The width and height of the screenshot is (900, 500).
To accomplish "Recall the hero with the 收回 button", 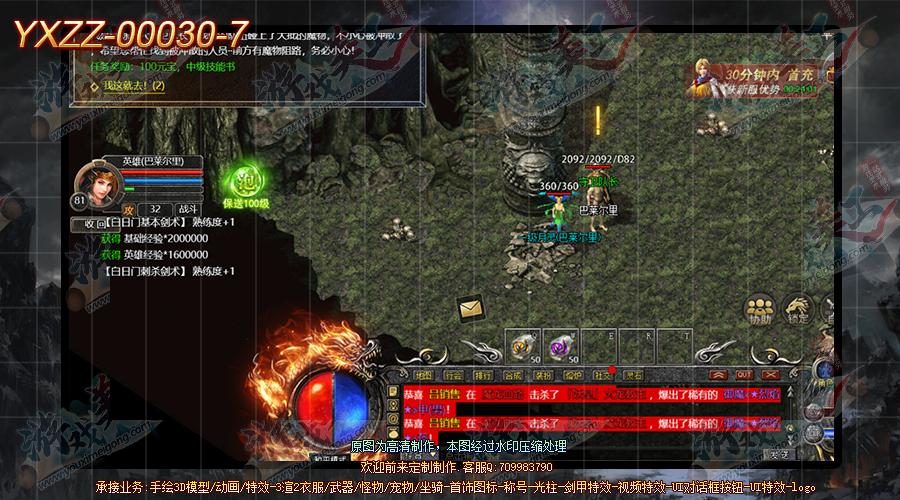I will pos(93,224).
